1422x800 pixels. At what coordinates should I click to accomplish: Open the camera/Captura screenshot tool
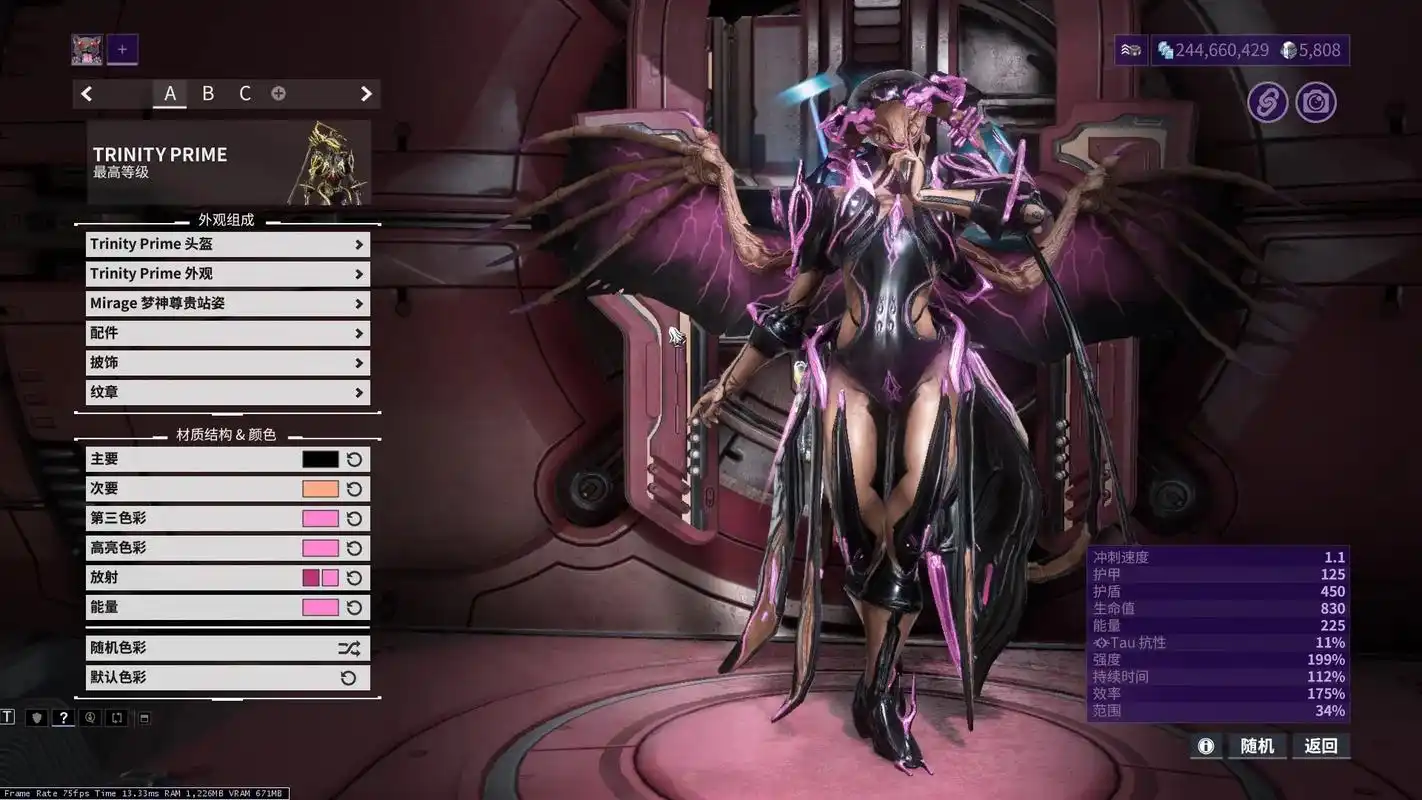tap(1316, 101)
